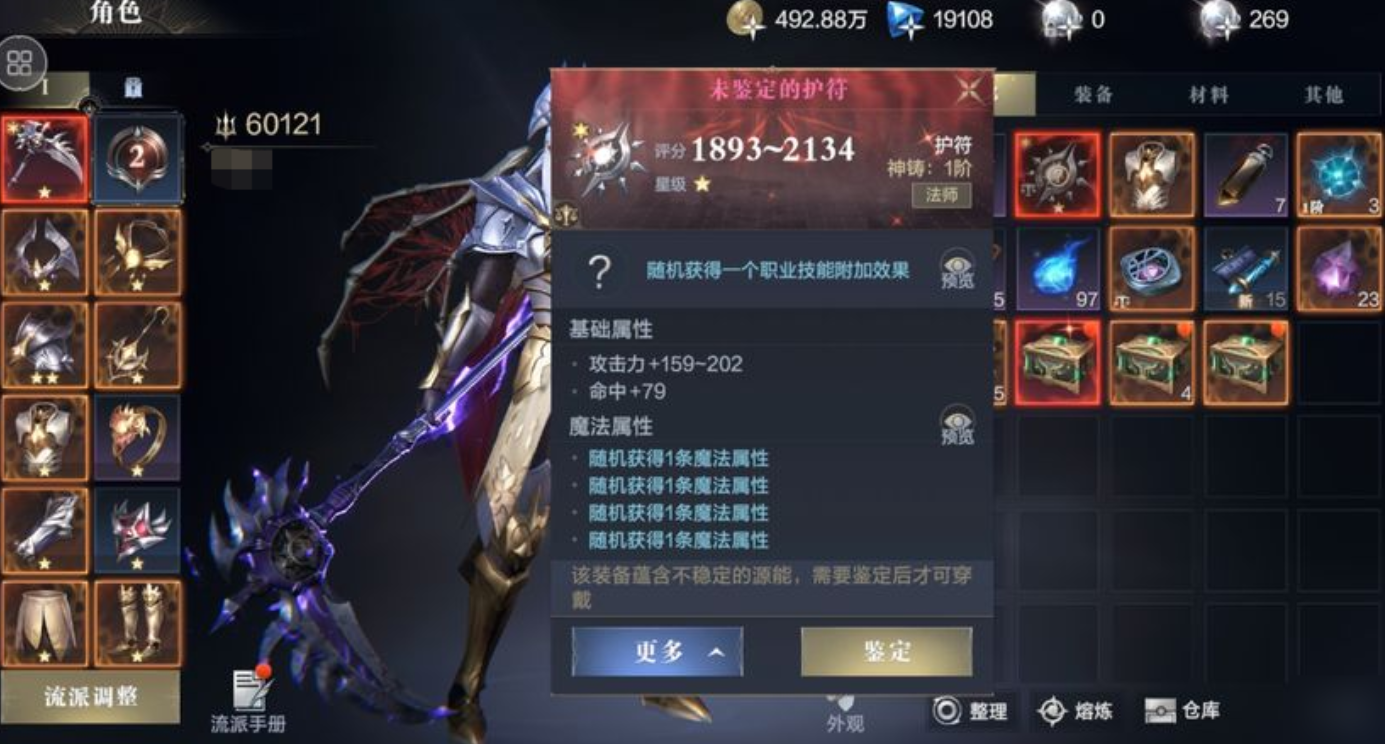Collapse the 更多 details panel
The width and height of the screenshot is (1385, 744).
tap(655, 650)
